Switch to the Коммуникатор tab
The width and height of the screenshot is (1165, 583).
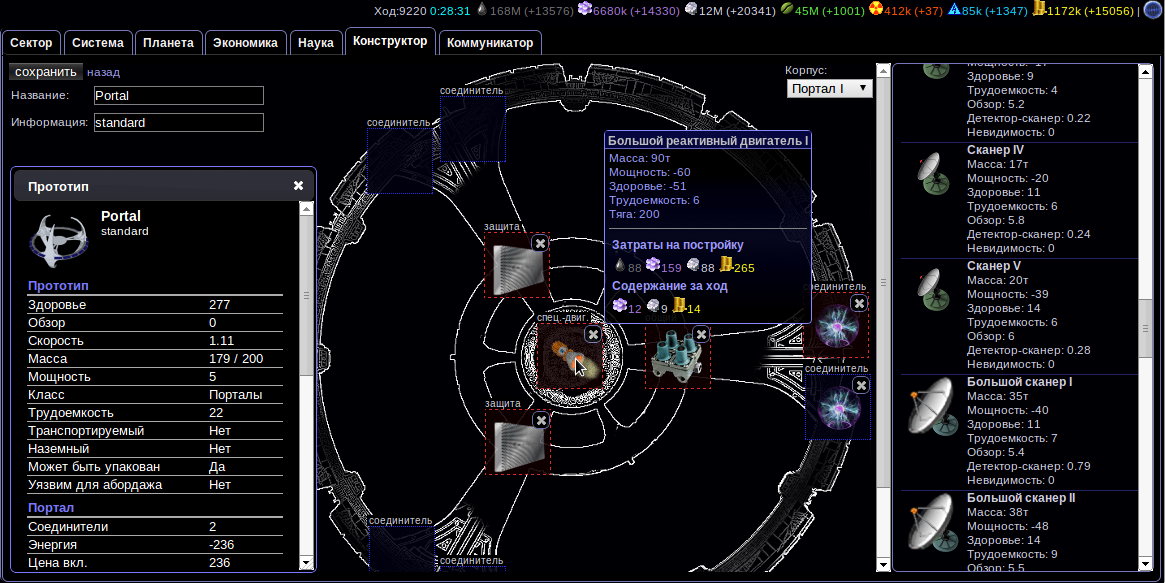coord(490,43)
